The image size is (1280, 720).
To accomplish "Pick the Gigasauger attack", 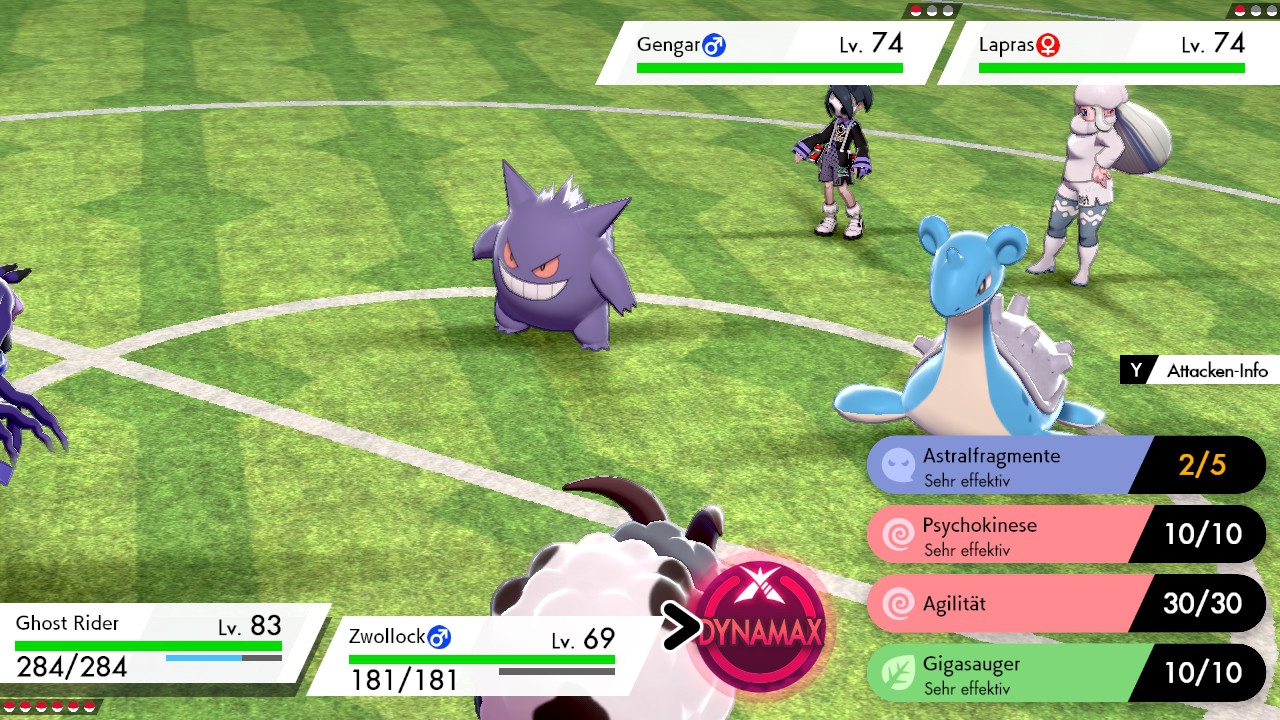I will pyautogui.click(x=1065, y=672).
